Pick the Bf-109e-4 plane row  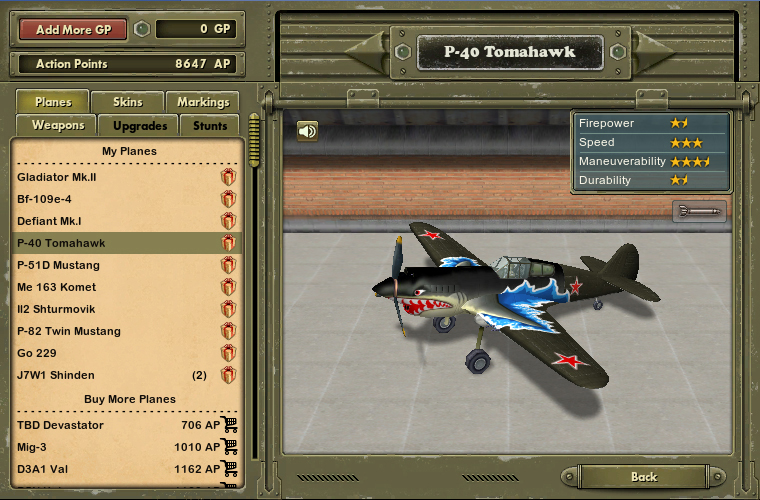(x=44, y=199)
